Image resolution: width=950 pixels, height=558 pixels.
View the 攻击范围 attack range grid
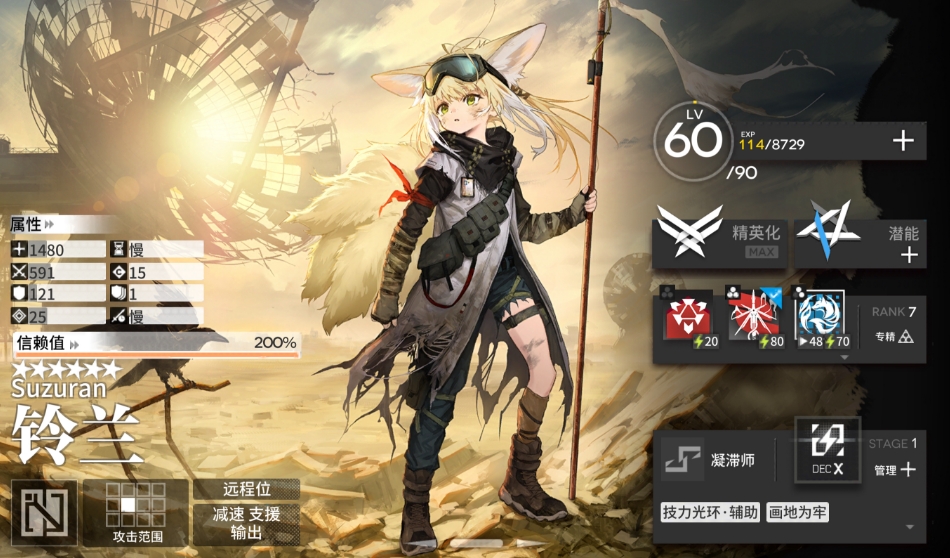(134, 511)
